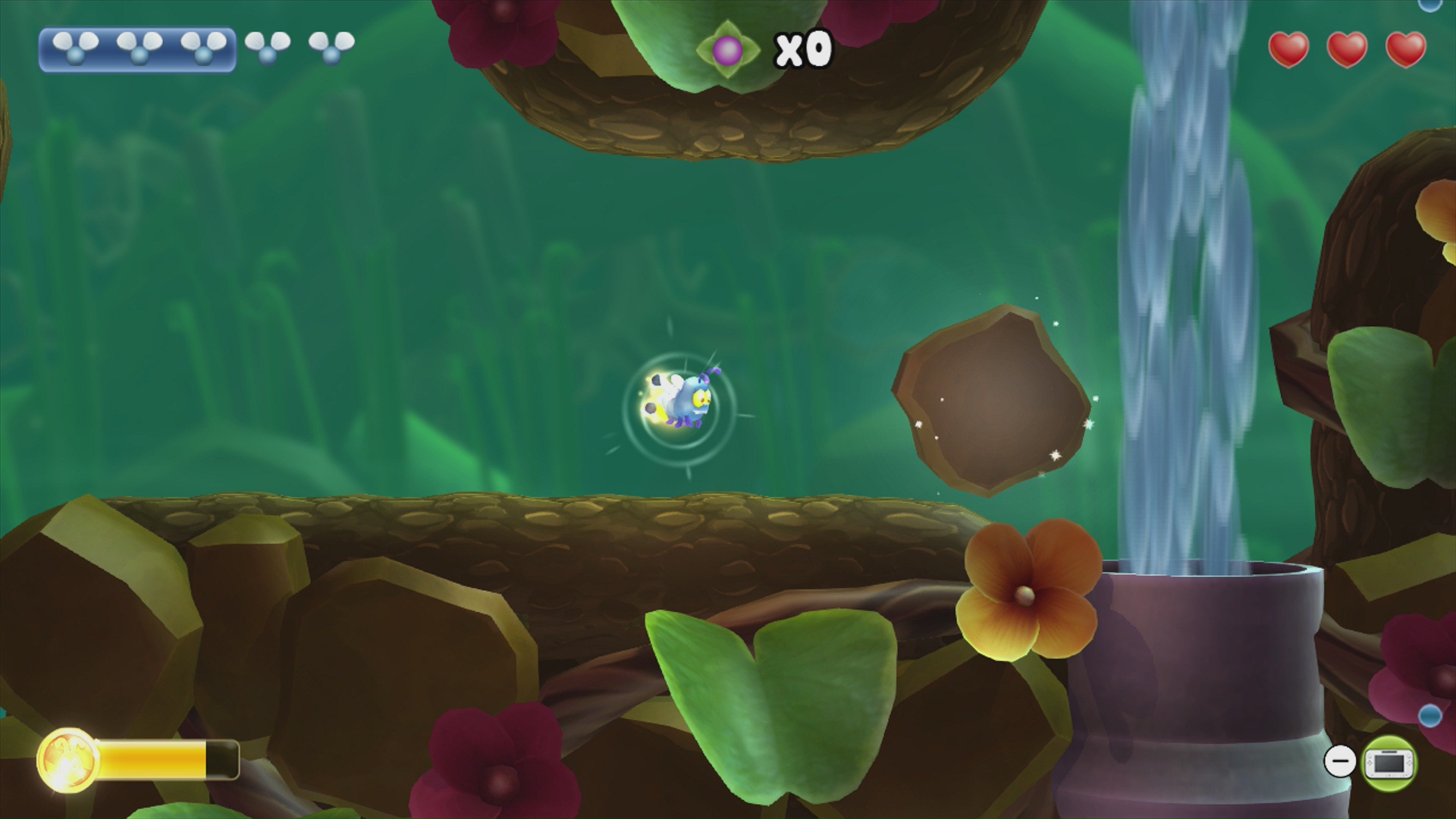This screenshot has height=819, width=1456.
Task: Click the first heart in the health display
Action: (x=1290, y=49)
